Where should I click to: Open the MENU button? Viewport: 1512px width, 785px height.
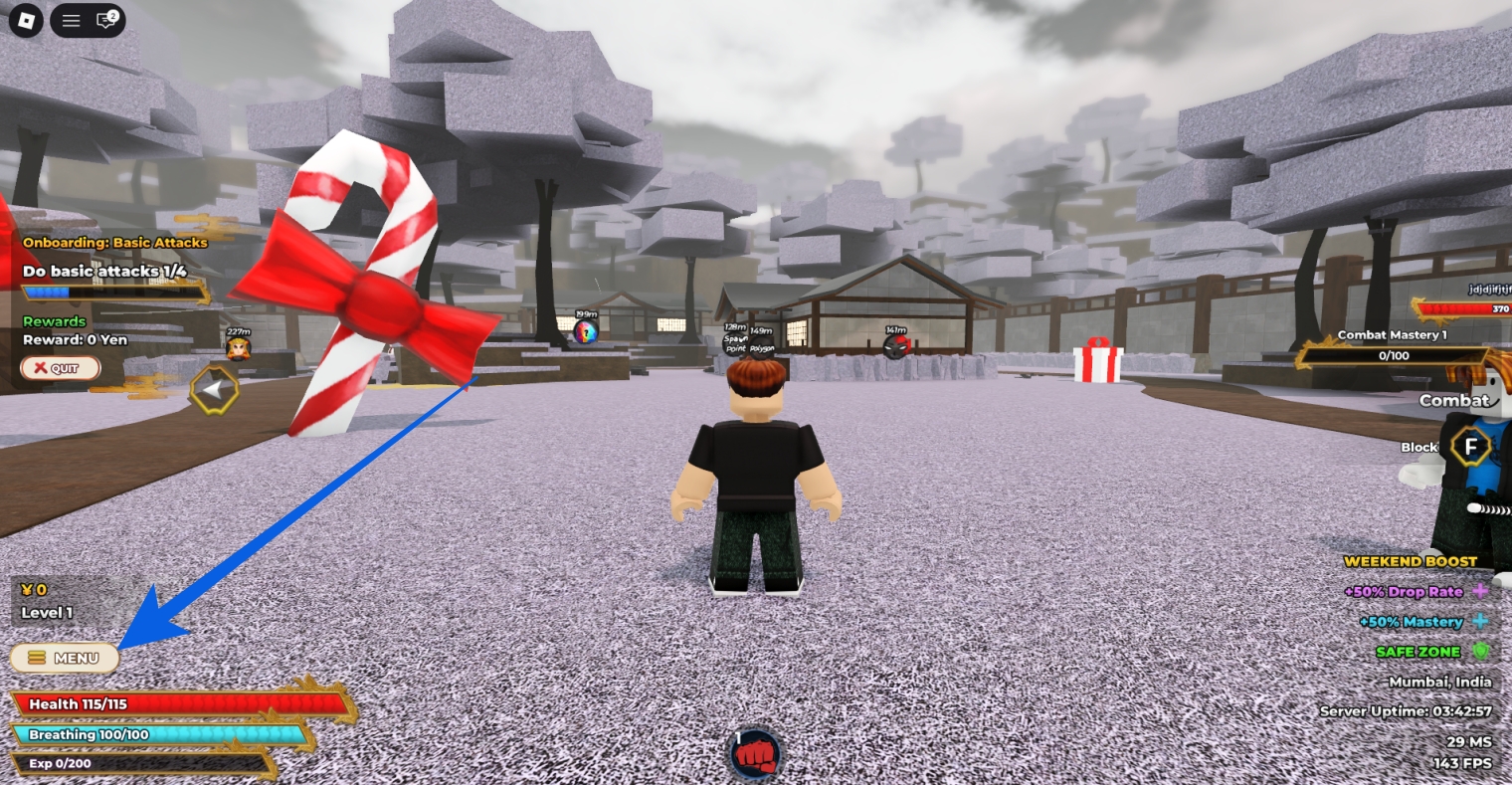(64, 658)
